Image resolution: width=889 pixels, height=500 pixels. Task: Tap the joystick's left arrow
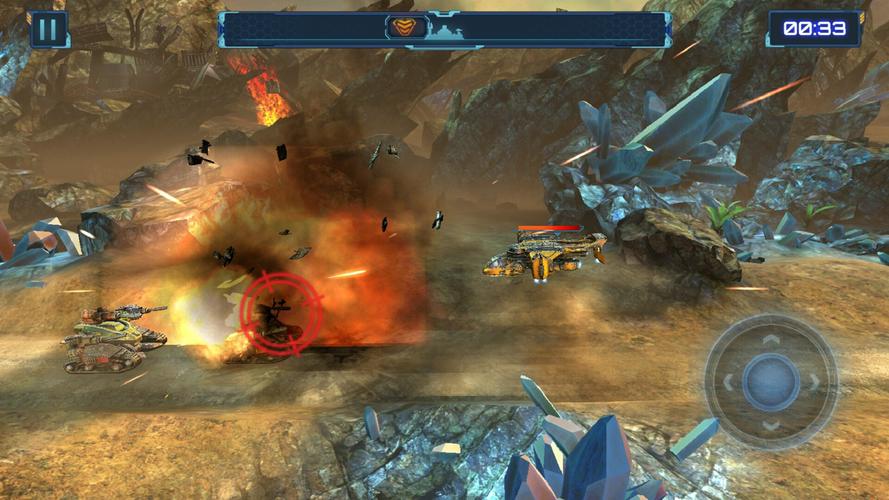pos(727,381)
